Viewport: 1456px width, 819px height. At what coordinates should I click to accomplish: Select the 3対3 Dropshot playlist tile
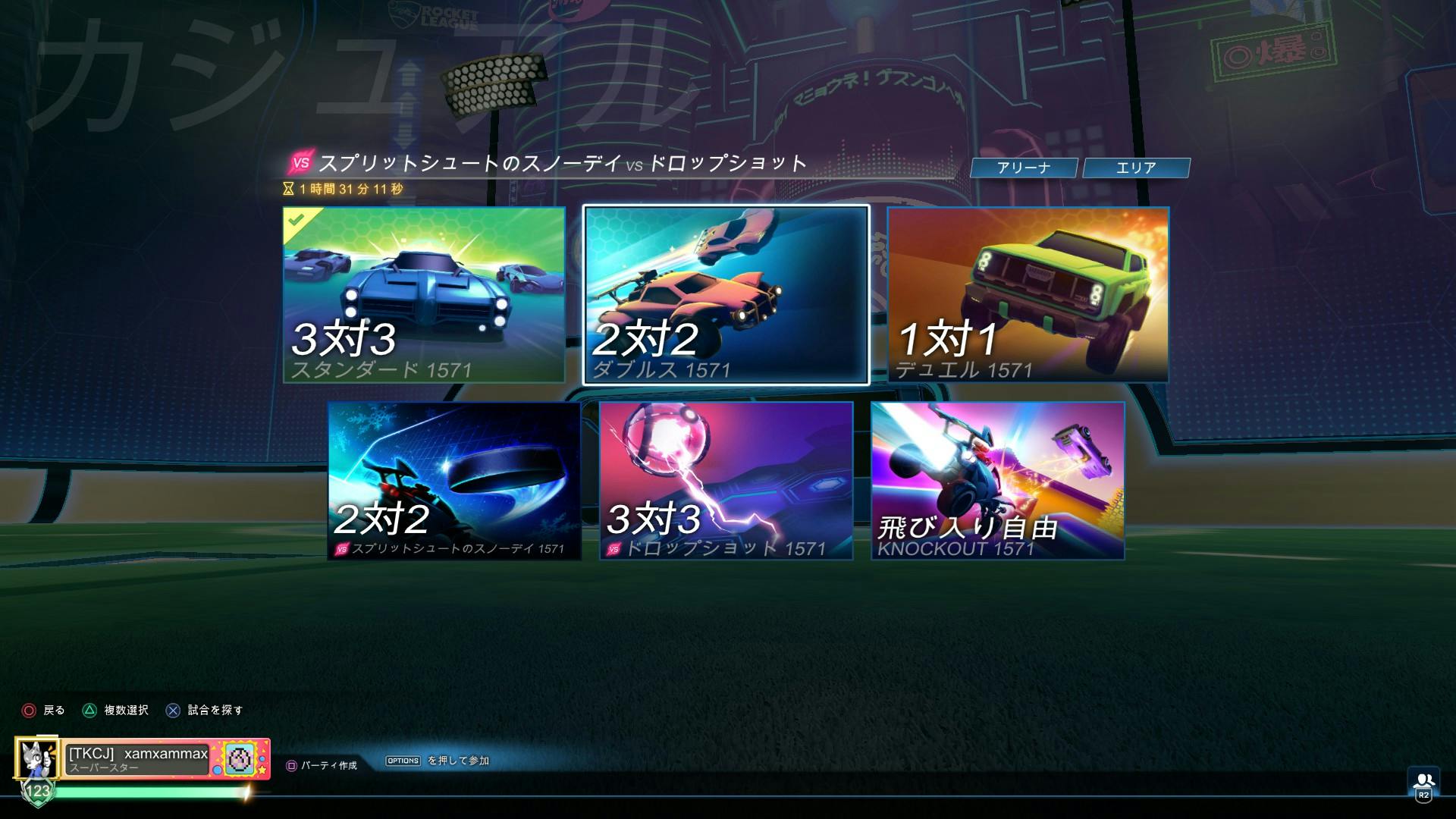(726, 482)
